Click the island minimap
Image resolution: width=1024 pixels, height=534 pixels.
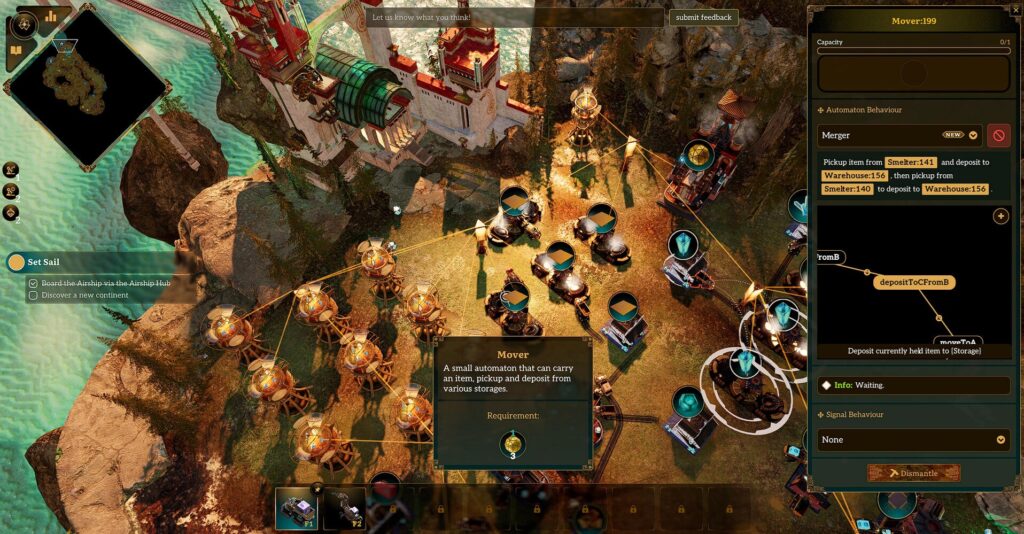pos(85,85)
